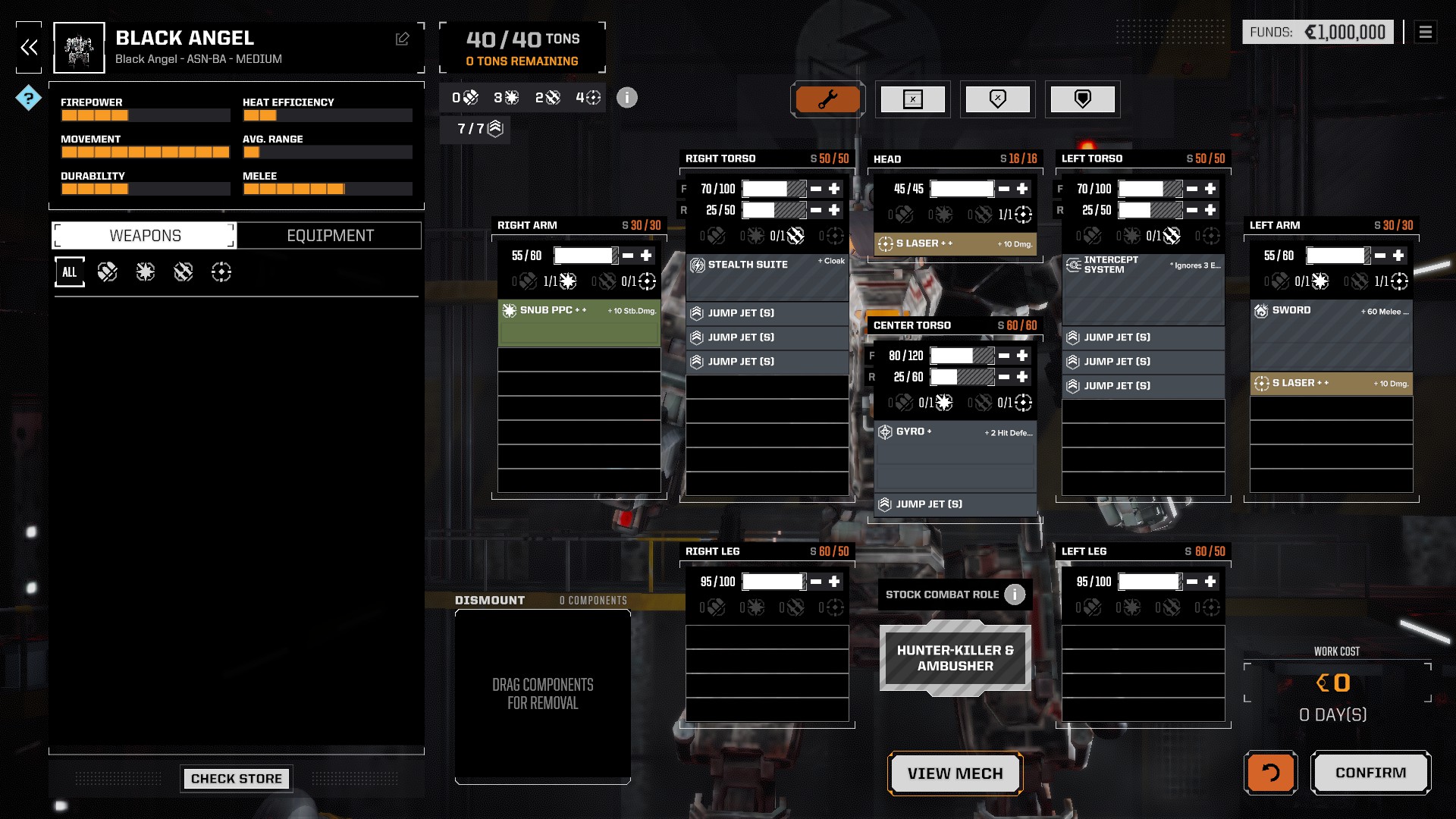Open the hamburger menu
This screenshot has height=819, width=1456.
1425,32
